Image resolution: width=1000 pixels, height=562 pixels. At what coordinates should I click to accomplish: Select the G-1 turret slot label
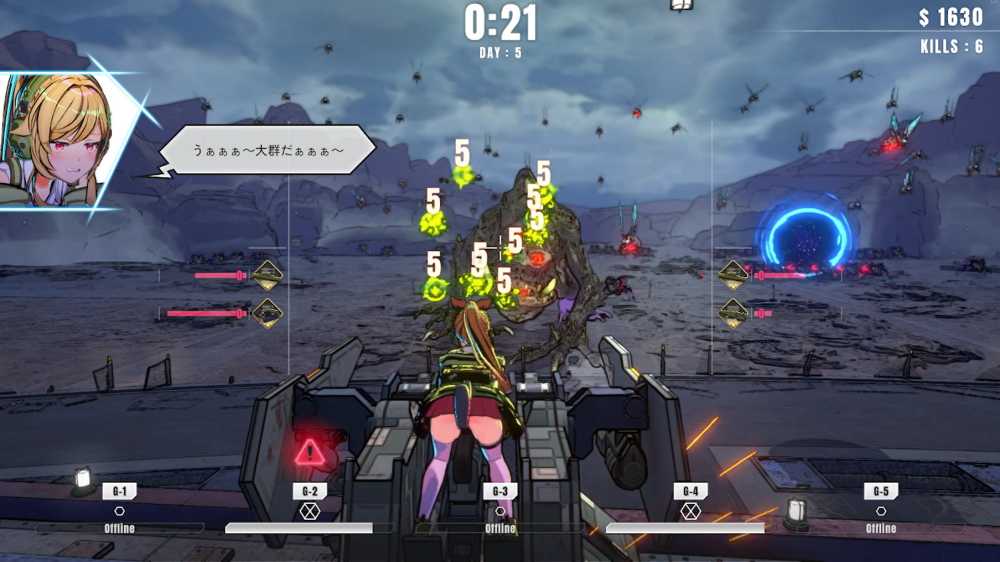coord(119,491)
